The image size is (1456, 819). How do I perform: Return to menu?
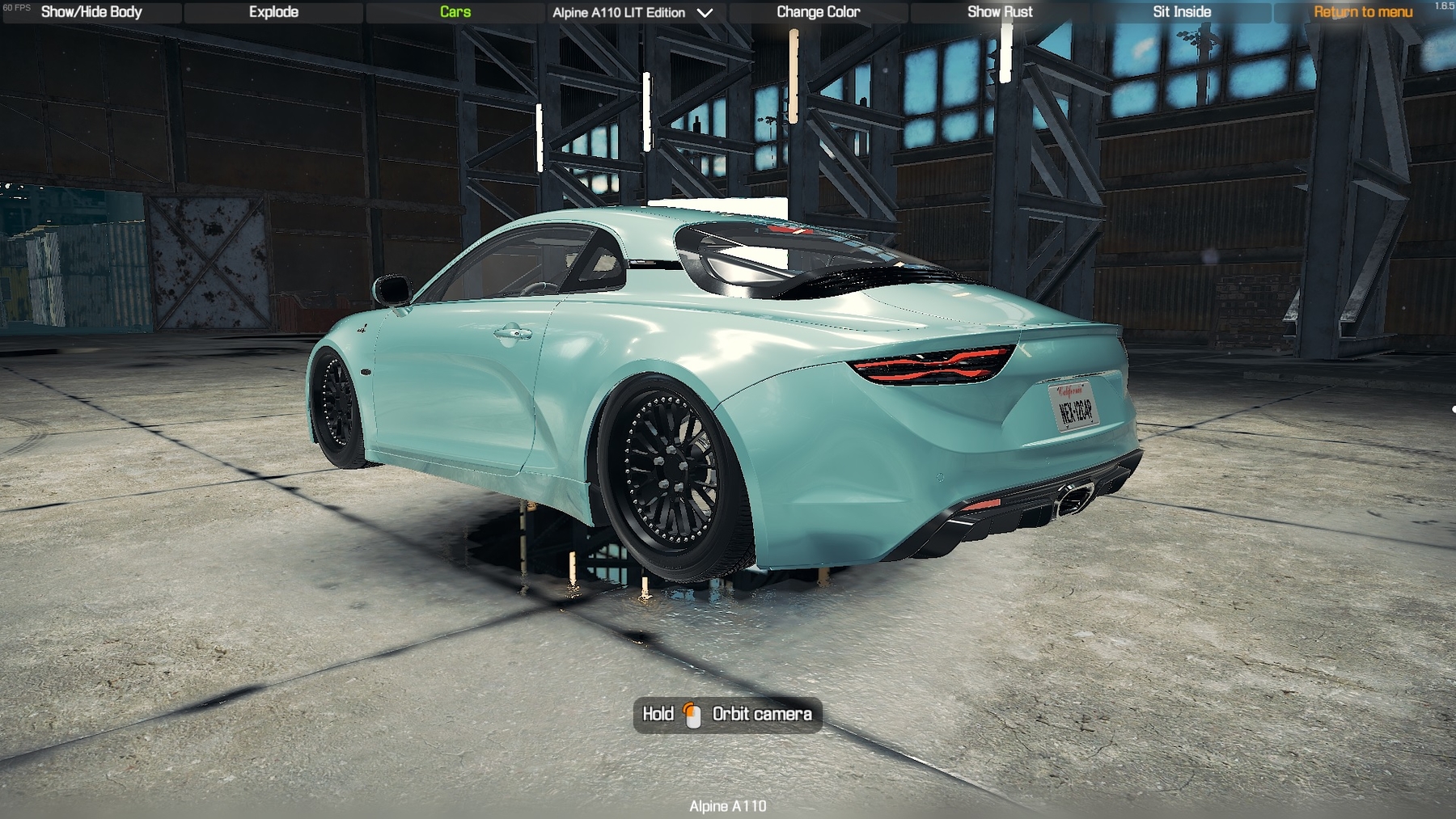[1363, 12]
